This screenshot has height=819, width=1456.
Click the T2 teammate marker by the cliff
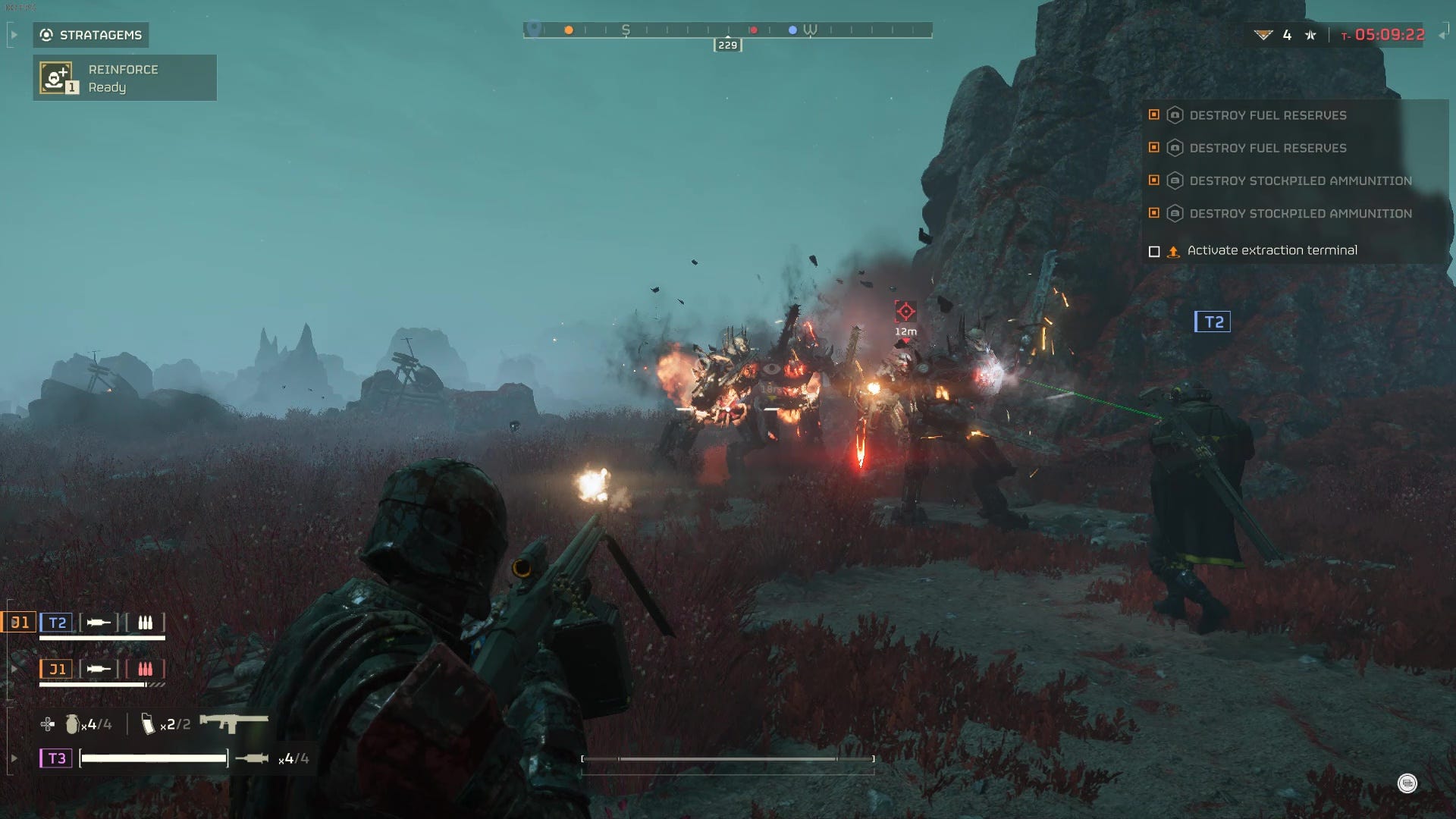1213,322
